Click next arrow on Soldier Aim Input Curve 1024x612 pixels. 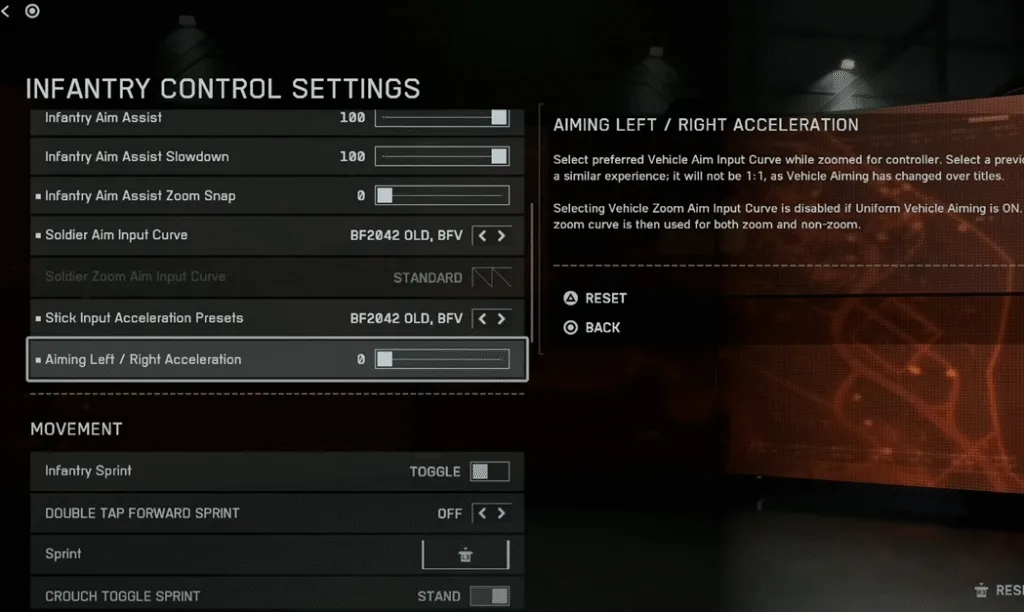(501, 236)
